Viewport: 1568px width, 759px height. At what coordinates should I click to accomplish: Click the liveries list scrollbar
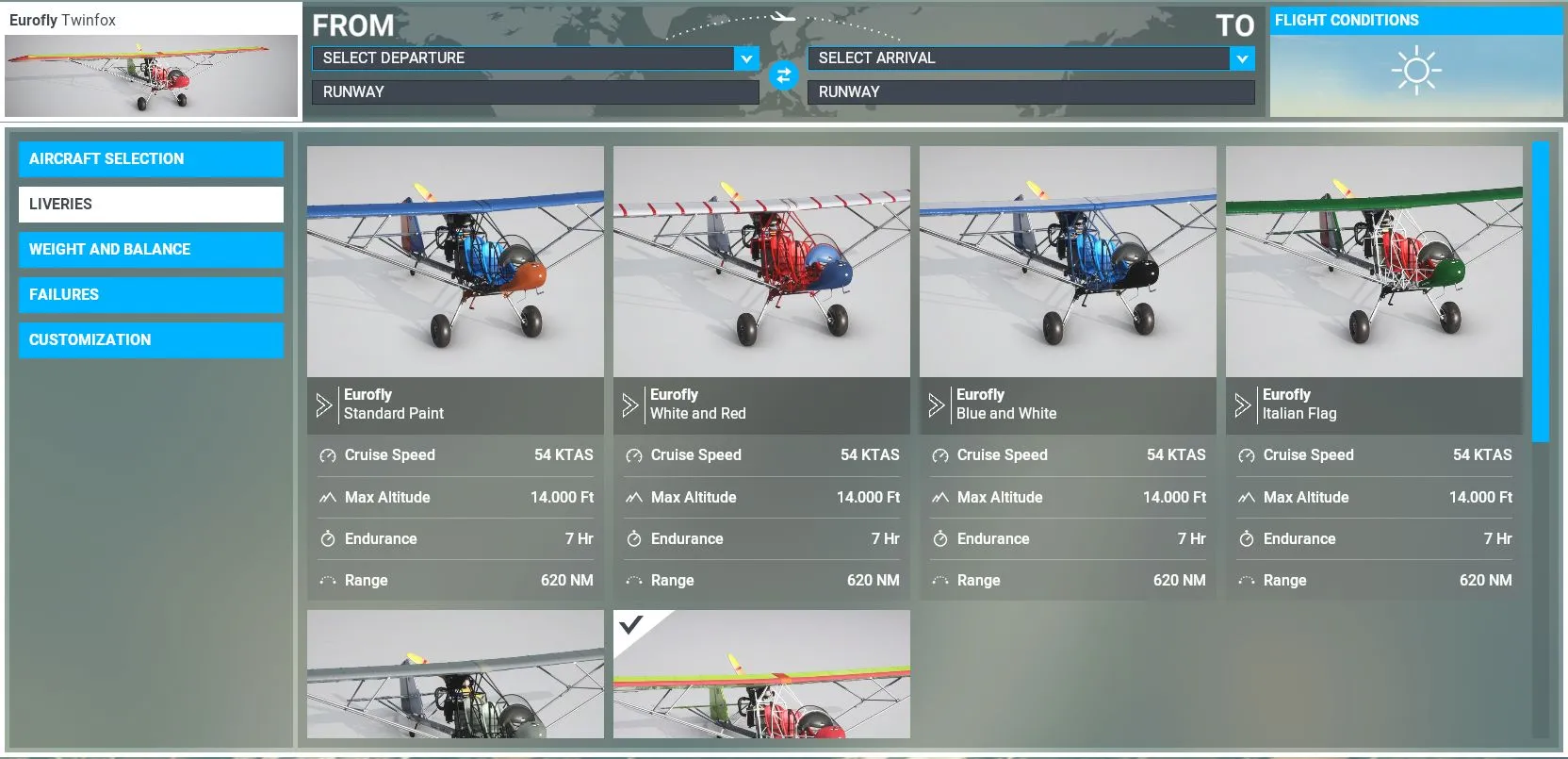pyautogui.click(x=1541, y=292)
